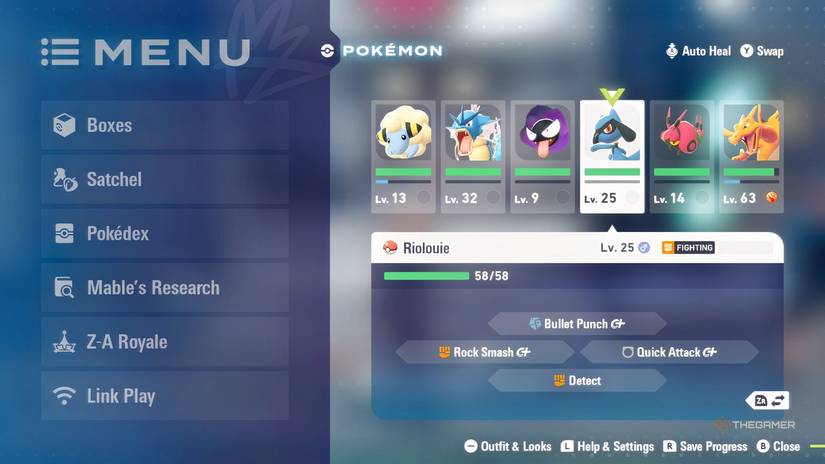Viewport: 825px width, 464px height.
Task: Pick the Quick Attack move
Action: [x=669, y=352]
